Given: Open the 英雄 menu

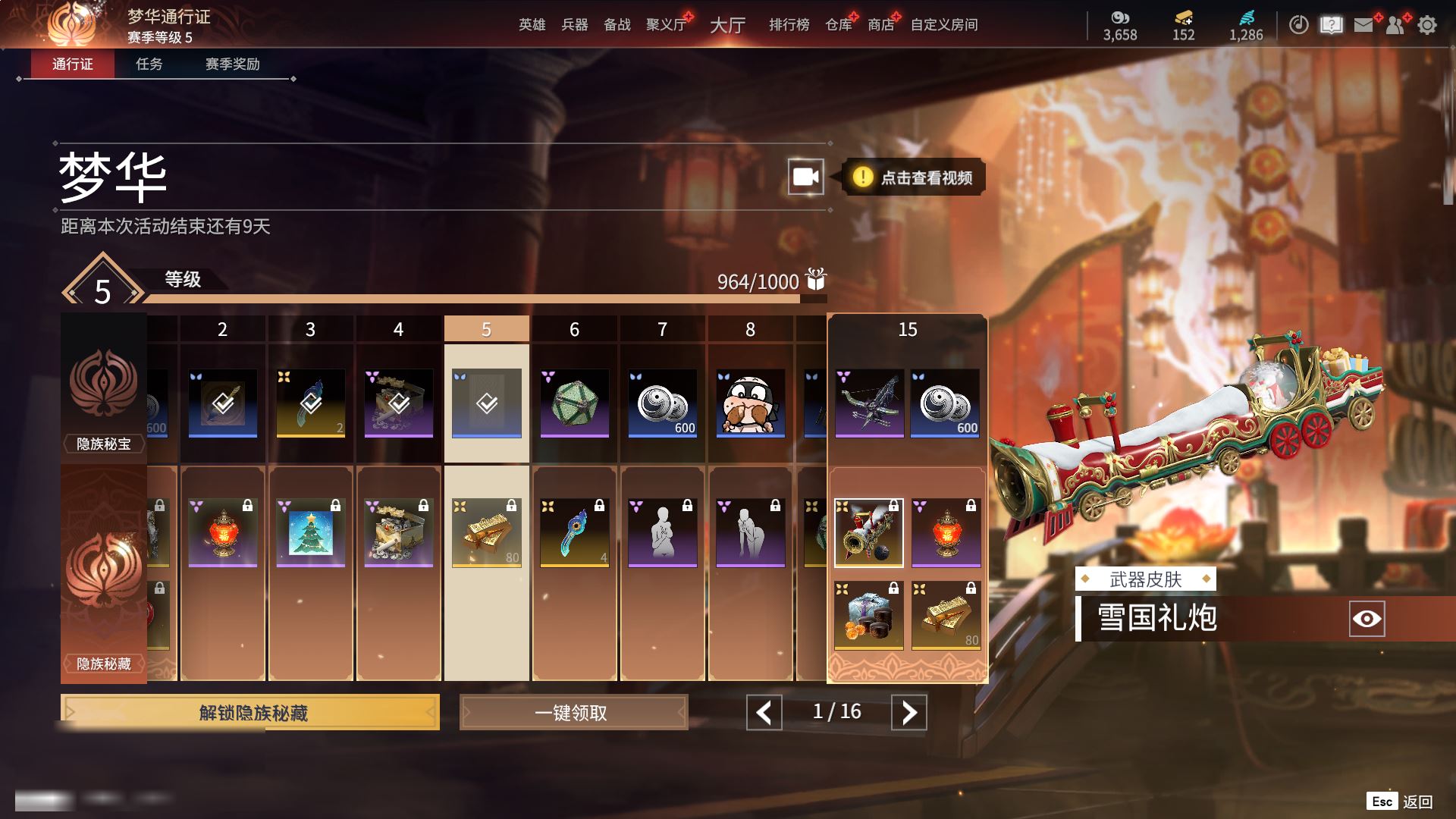Looking at the screenshot, I should click(532, 25).
